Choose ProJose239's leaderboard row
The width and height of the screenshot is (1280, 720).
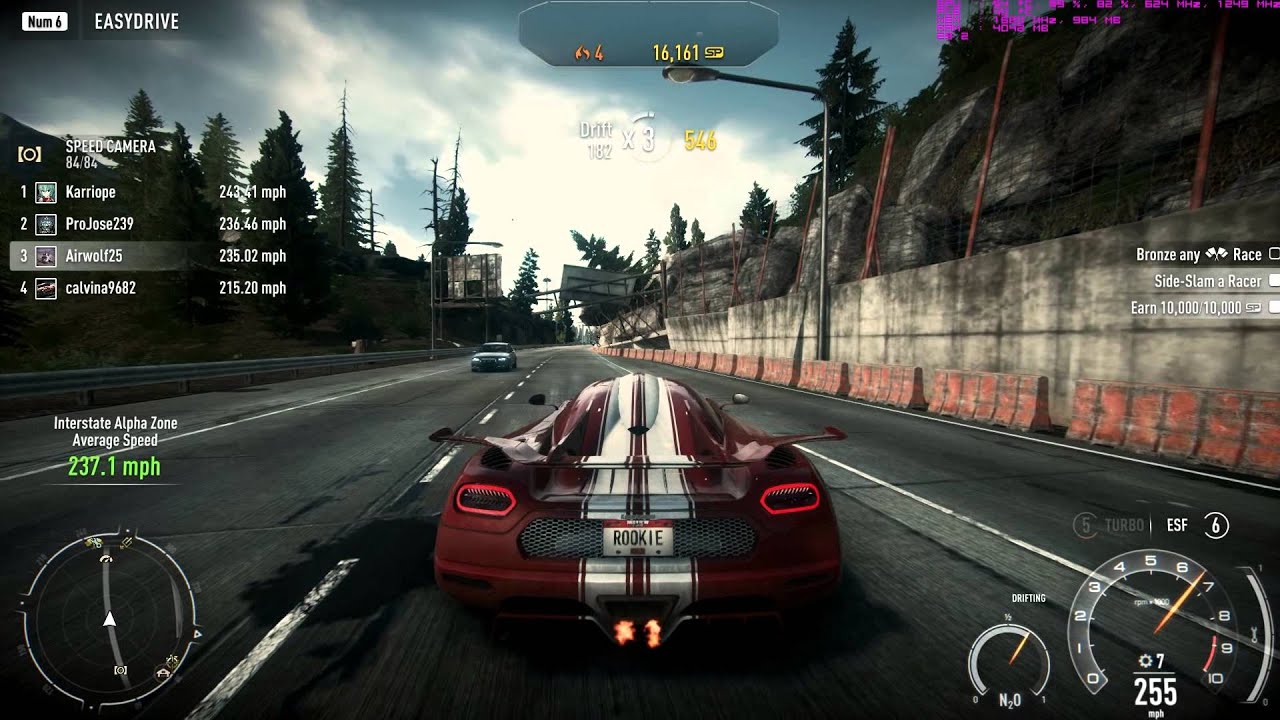coord(99,224)
